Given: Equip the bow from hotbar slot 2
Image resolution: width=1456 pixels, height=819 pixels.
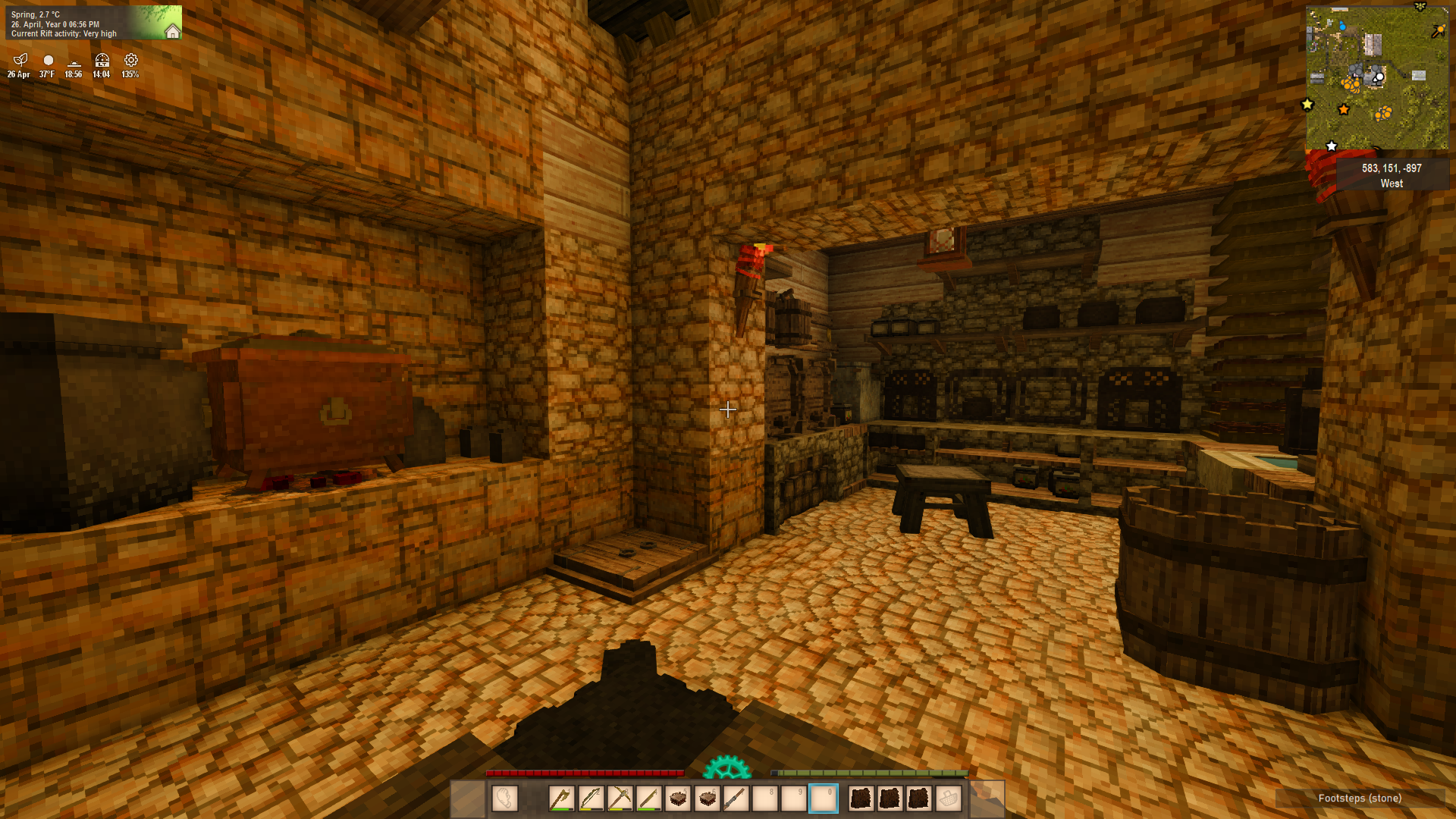Looking at the screenshot, I should click(591, 798).
